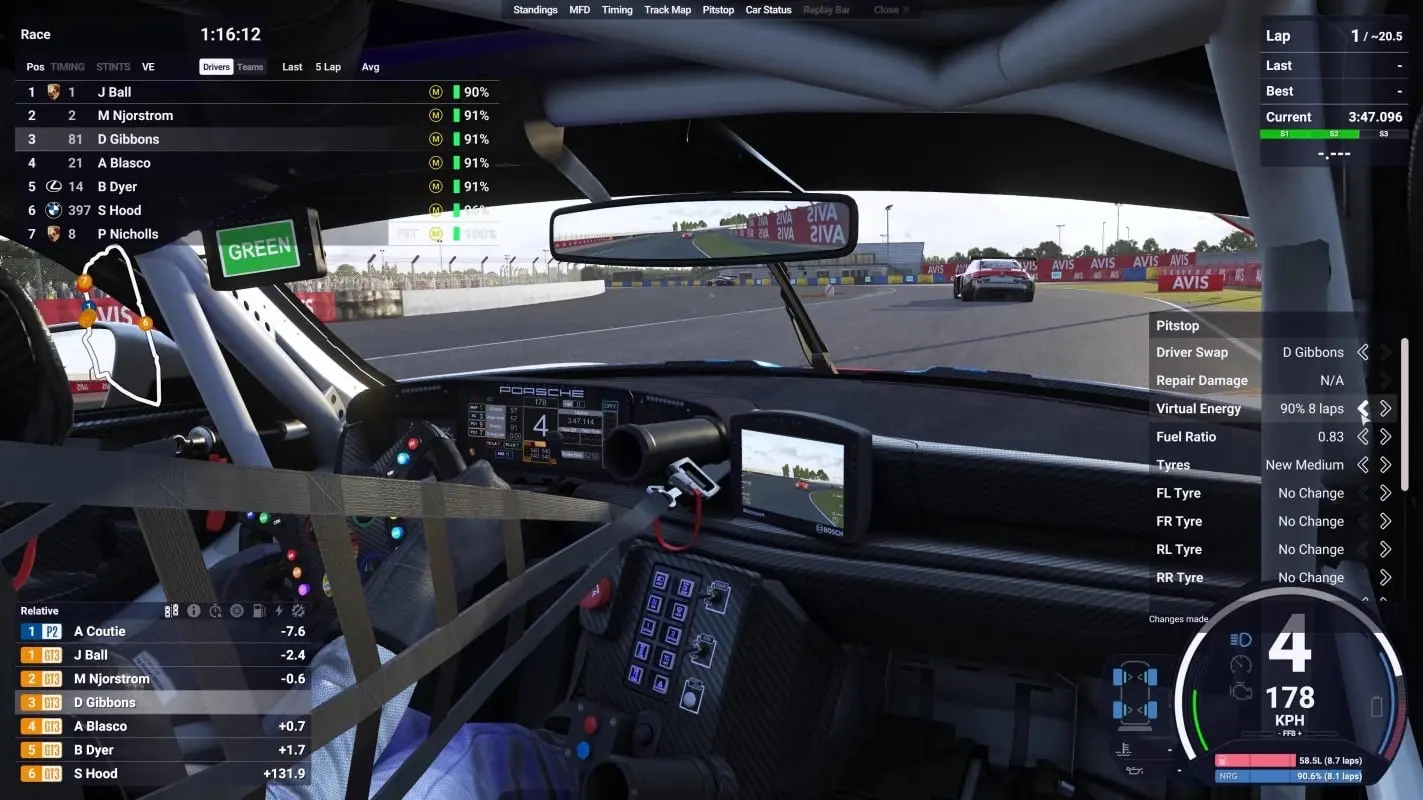Decrease Virtual Energy using left chevron
The height and width of the screenshot is (800, 1423).
coord(1364,408)
